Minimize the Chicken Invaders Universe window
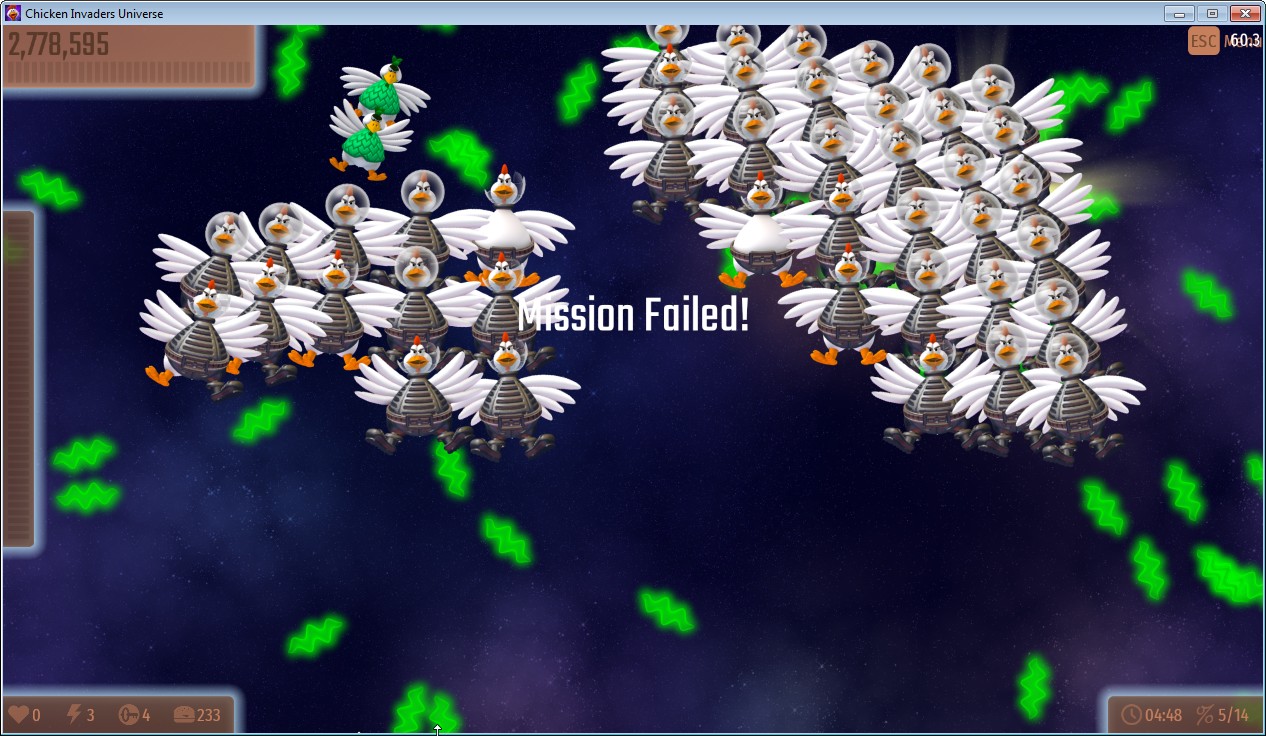The width and height of the screenshot is (1266, 736). [1180, 13]
